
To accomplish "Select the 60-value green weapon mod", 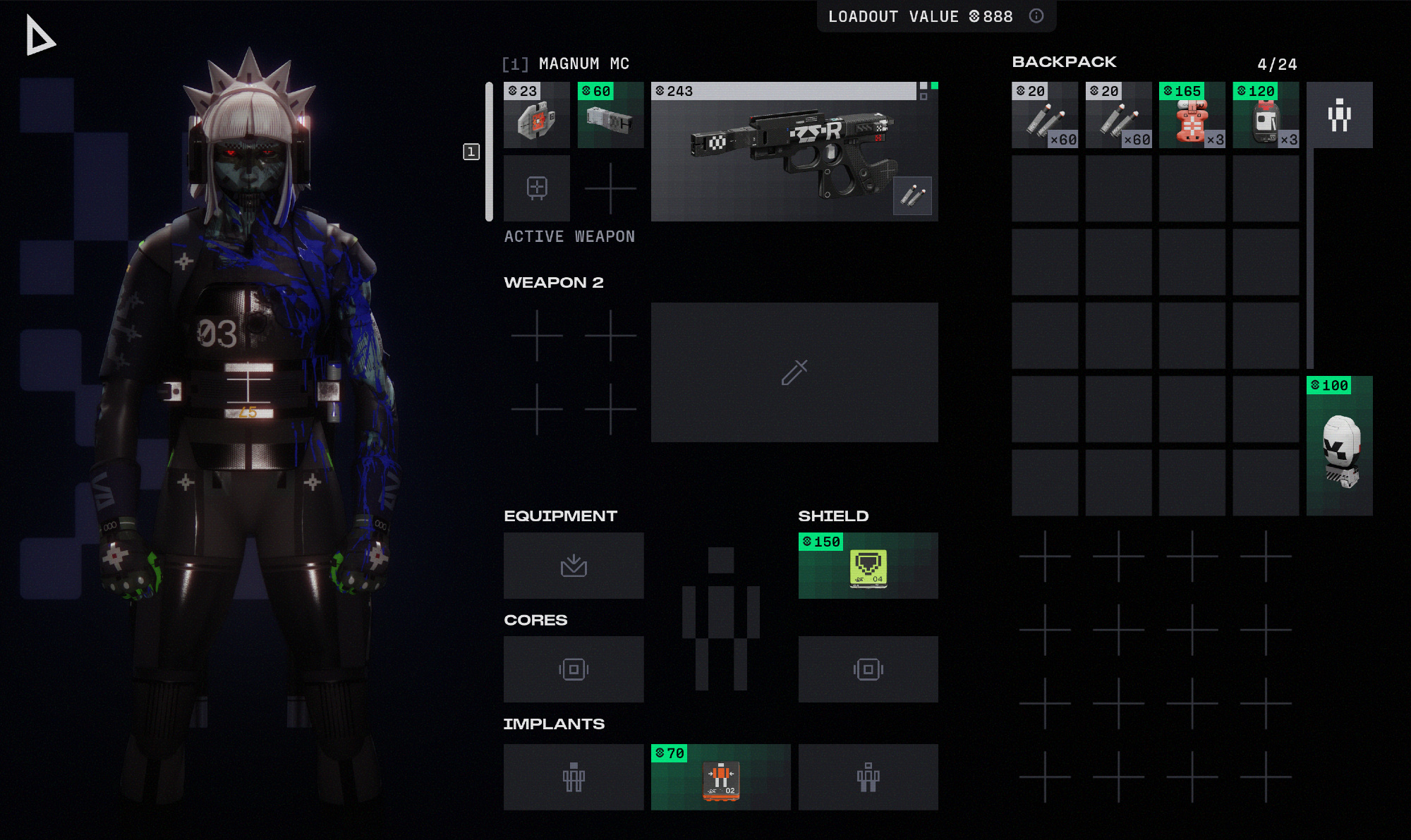I will (x=610, y=115).
